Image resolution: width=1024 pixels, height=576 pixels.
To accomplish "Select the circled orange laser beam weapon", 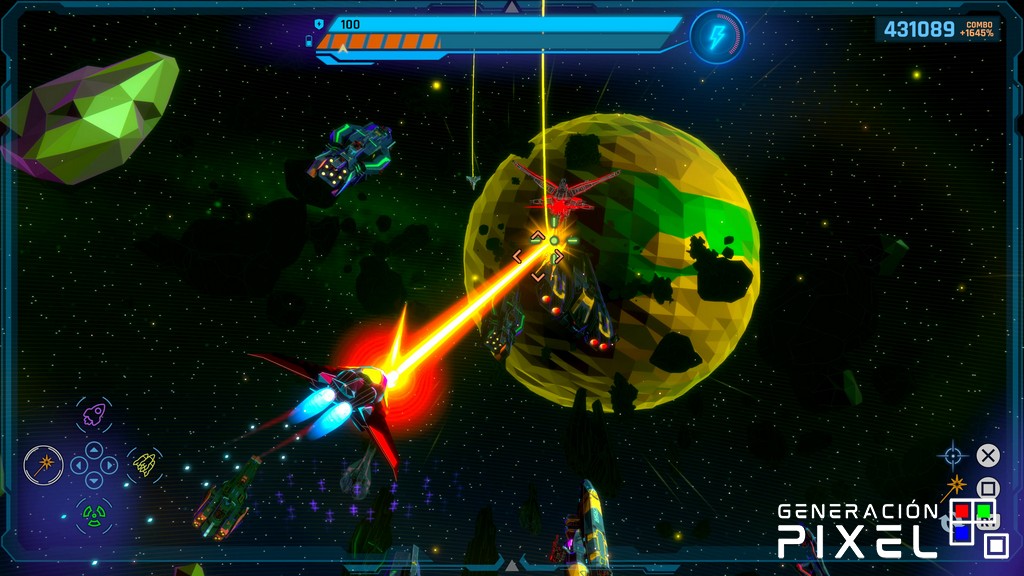I will pos(43,465).
